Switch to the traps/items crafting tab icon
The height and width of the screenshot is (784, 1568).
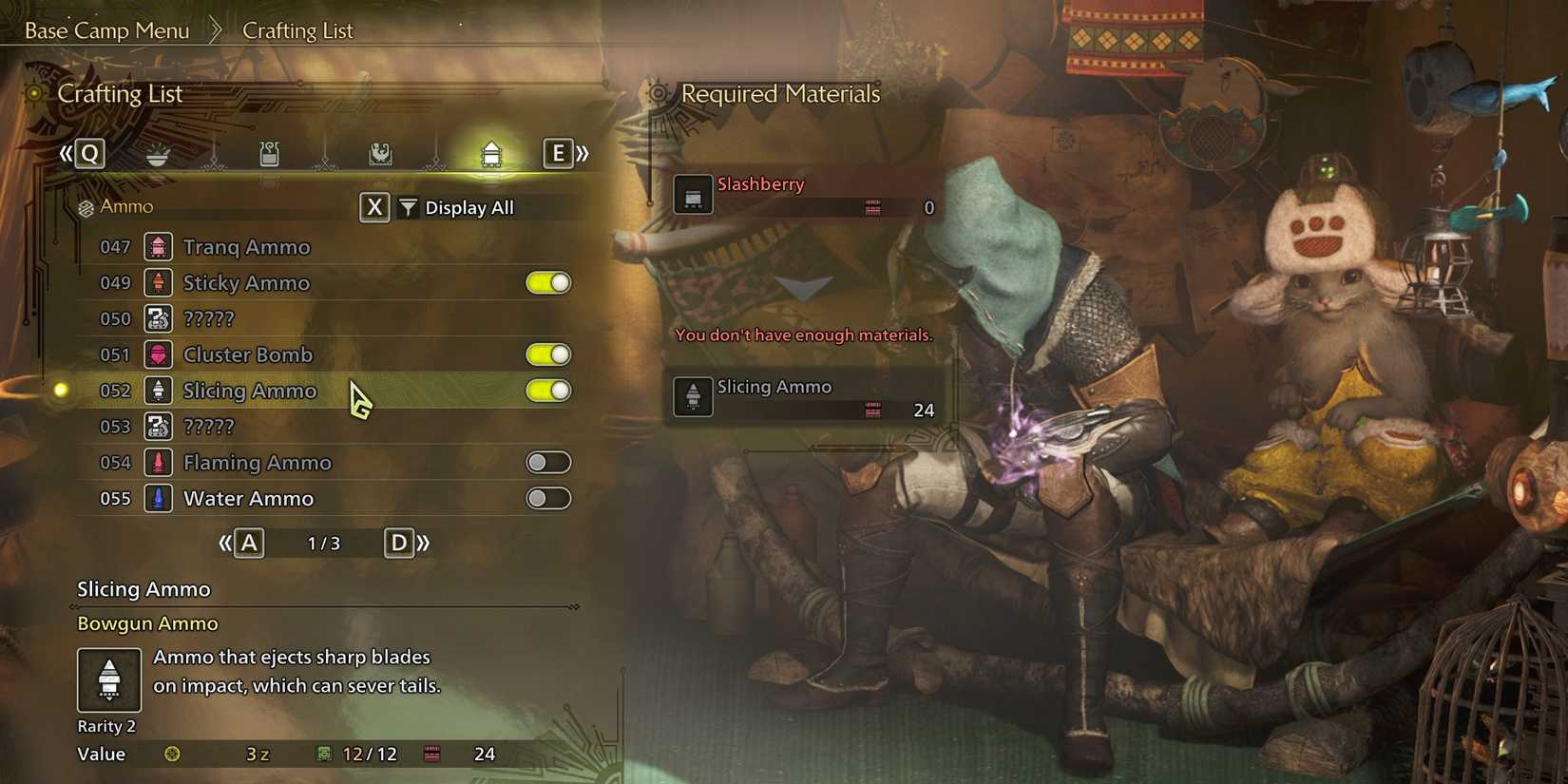pos(267,154)
